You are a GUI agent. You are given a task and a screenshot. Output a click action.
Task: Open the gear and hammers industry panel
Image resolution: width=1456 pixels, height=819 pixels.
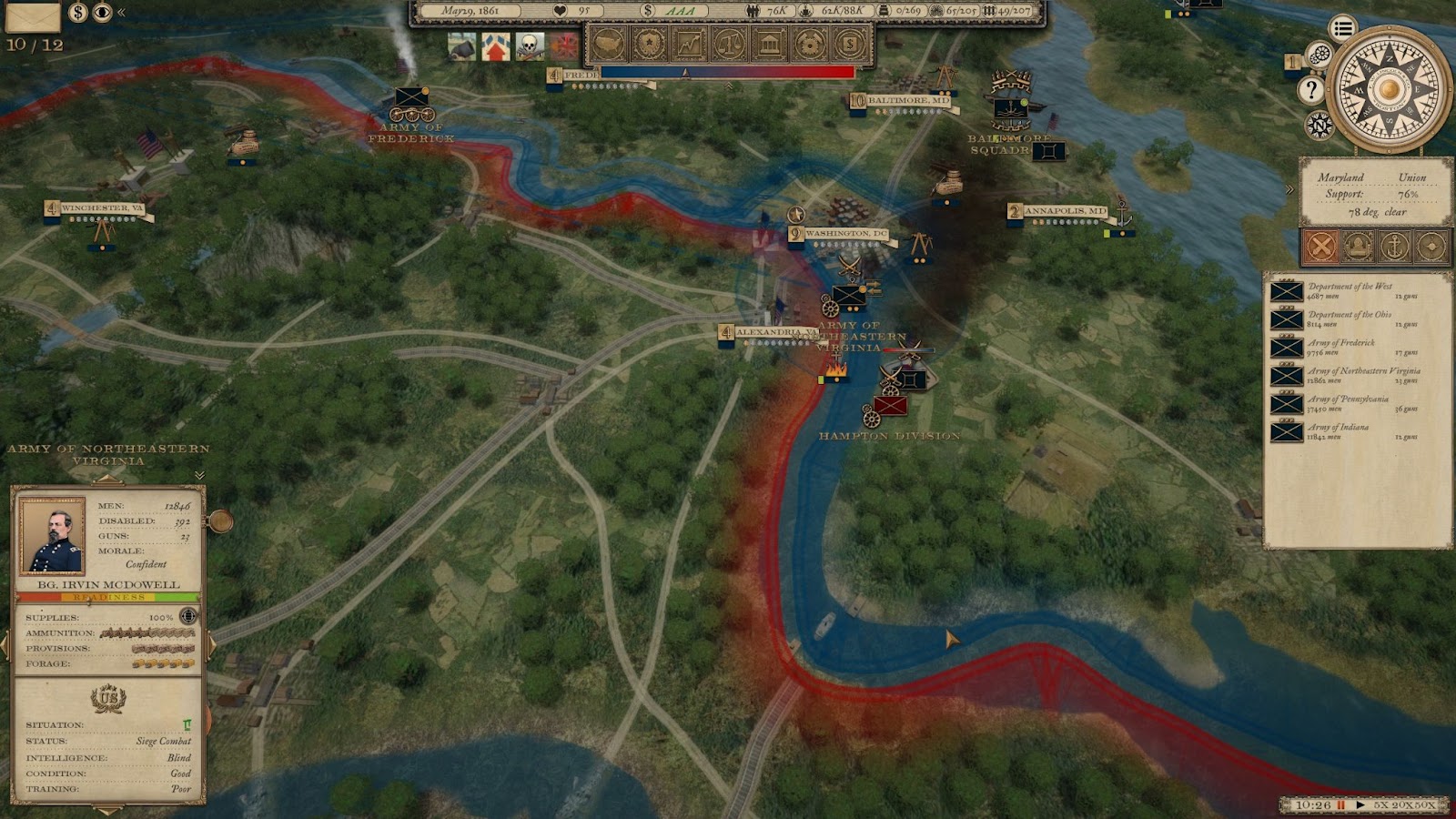(809, 43)
